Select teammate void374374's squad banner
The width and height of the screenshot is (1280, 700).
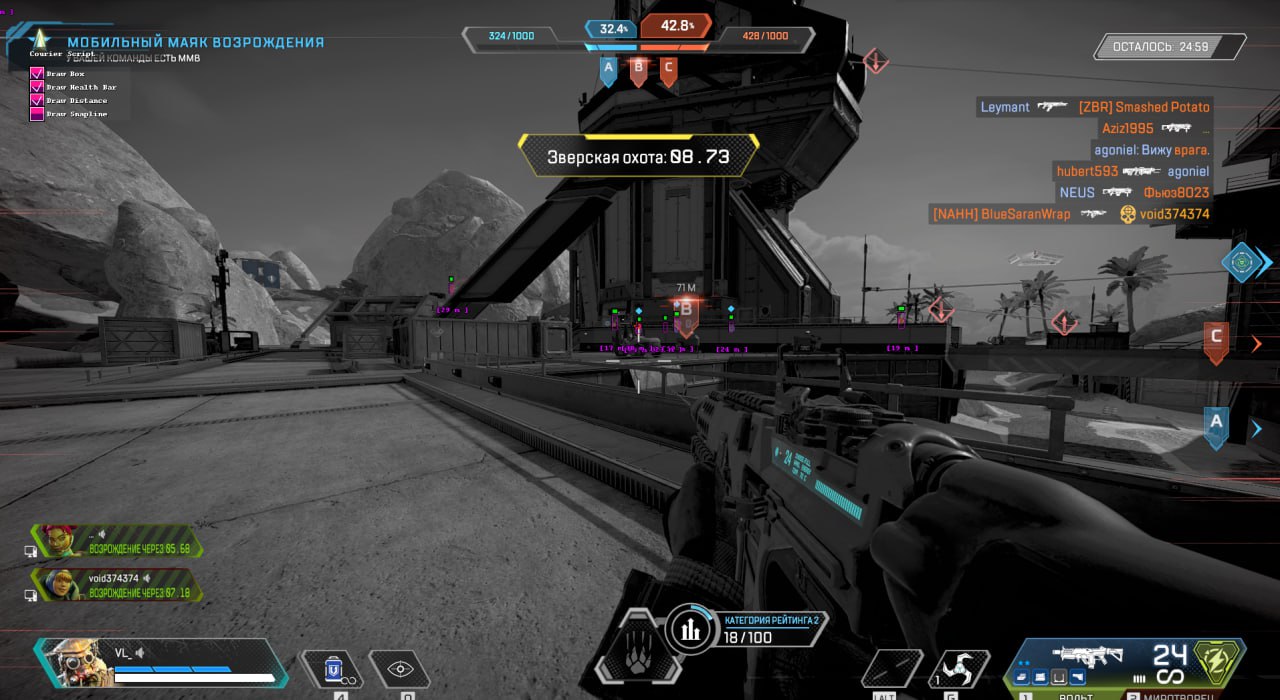point(115,585)
